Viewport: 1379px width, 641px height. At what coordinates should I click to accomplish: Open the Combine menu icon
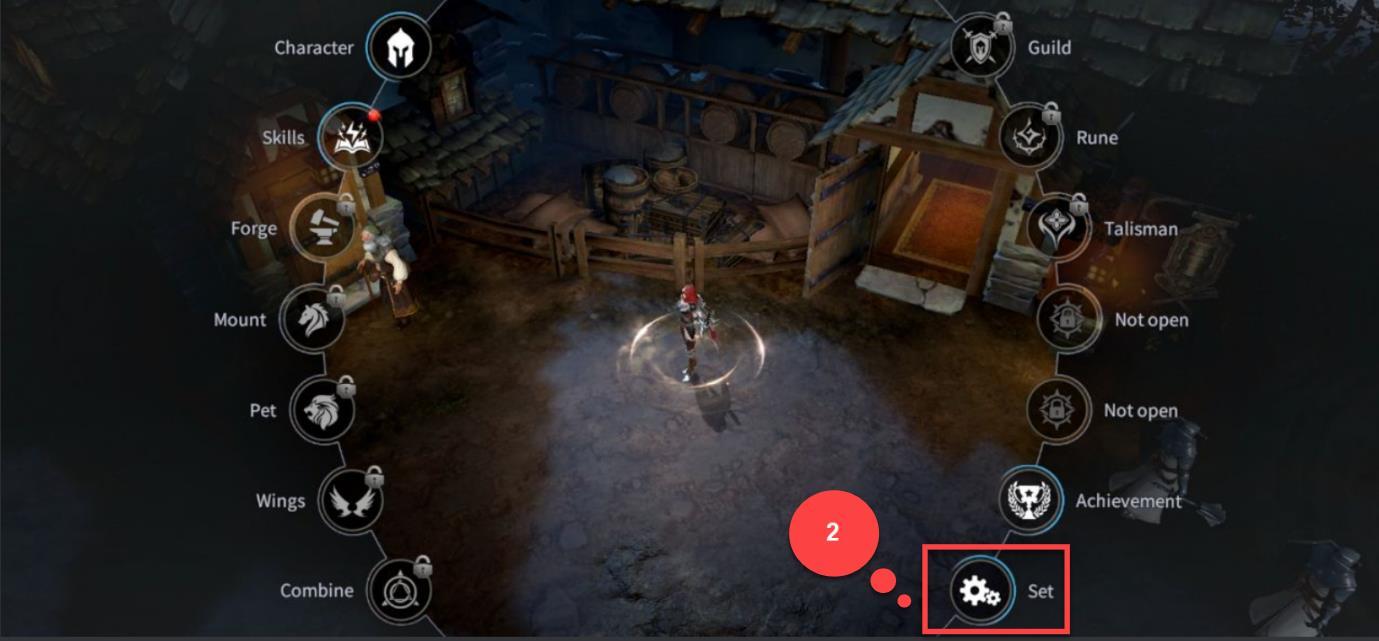point(399,590)
